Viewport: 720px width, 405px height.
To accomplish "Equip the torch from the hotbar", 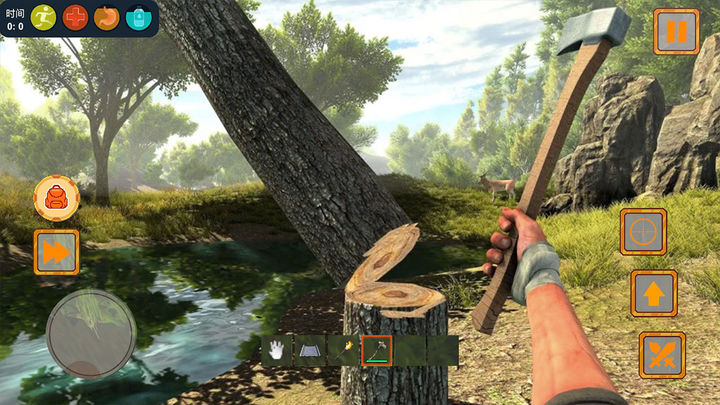I will (343, 350).
